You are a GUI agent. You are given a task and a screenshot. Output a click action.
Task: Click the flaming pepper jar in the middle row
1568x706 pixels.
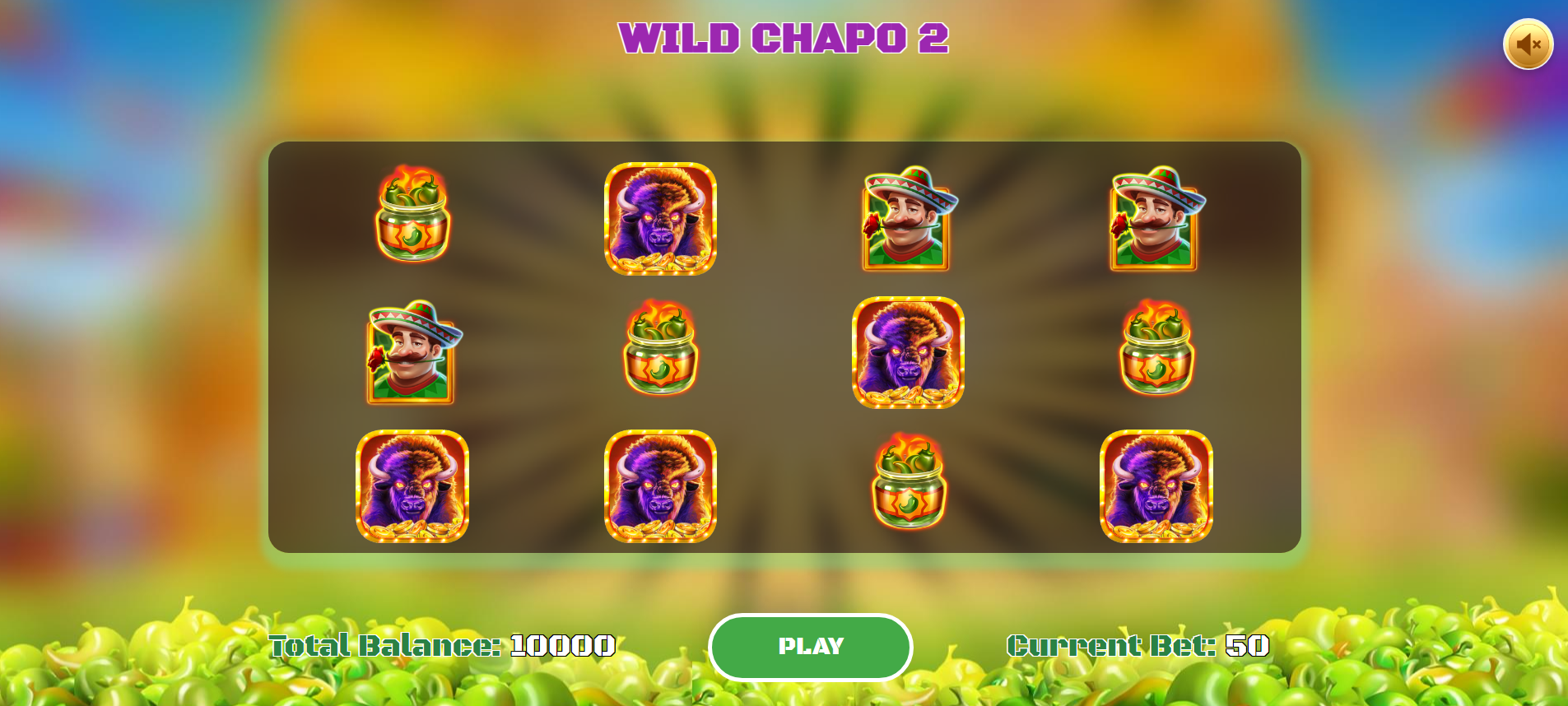(x=661, y=354)
